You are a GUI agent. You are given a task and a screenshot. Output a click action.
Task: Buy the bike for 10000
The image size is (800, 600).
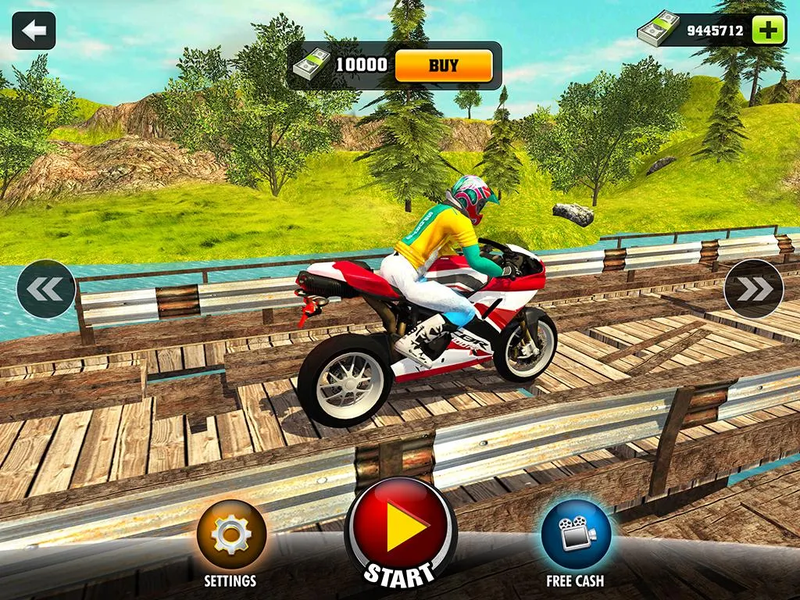(443, 66)
